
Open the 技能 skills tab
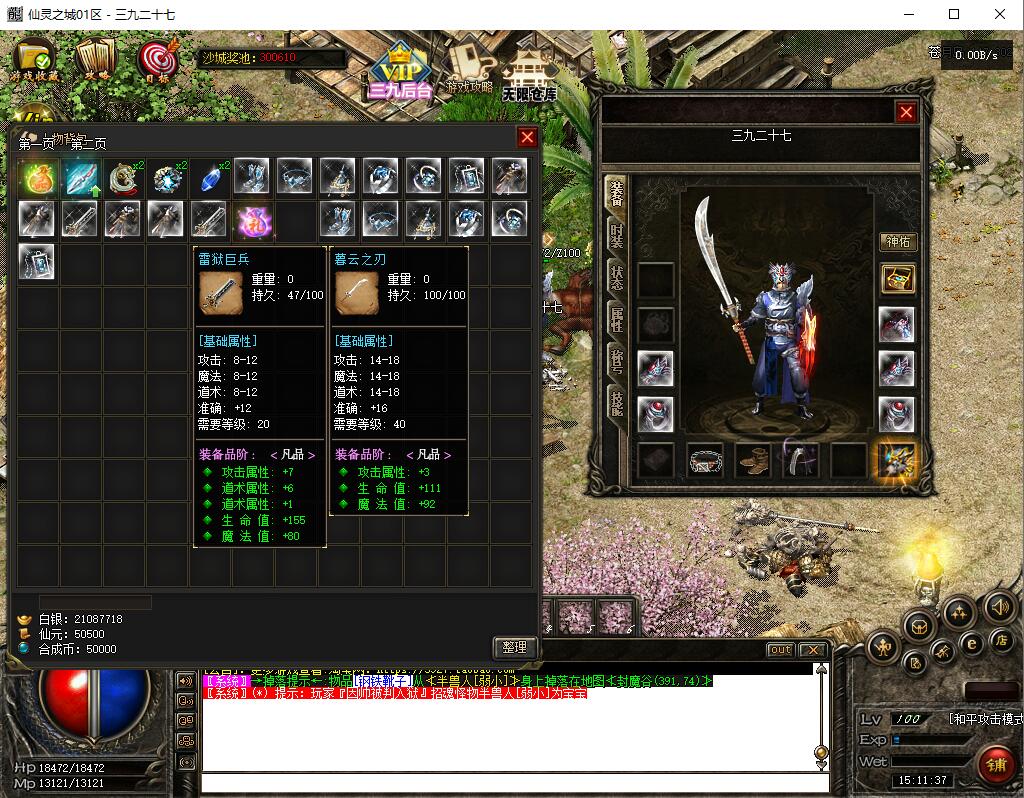pyautogui.click(x=617, y=400)
